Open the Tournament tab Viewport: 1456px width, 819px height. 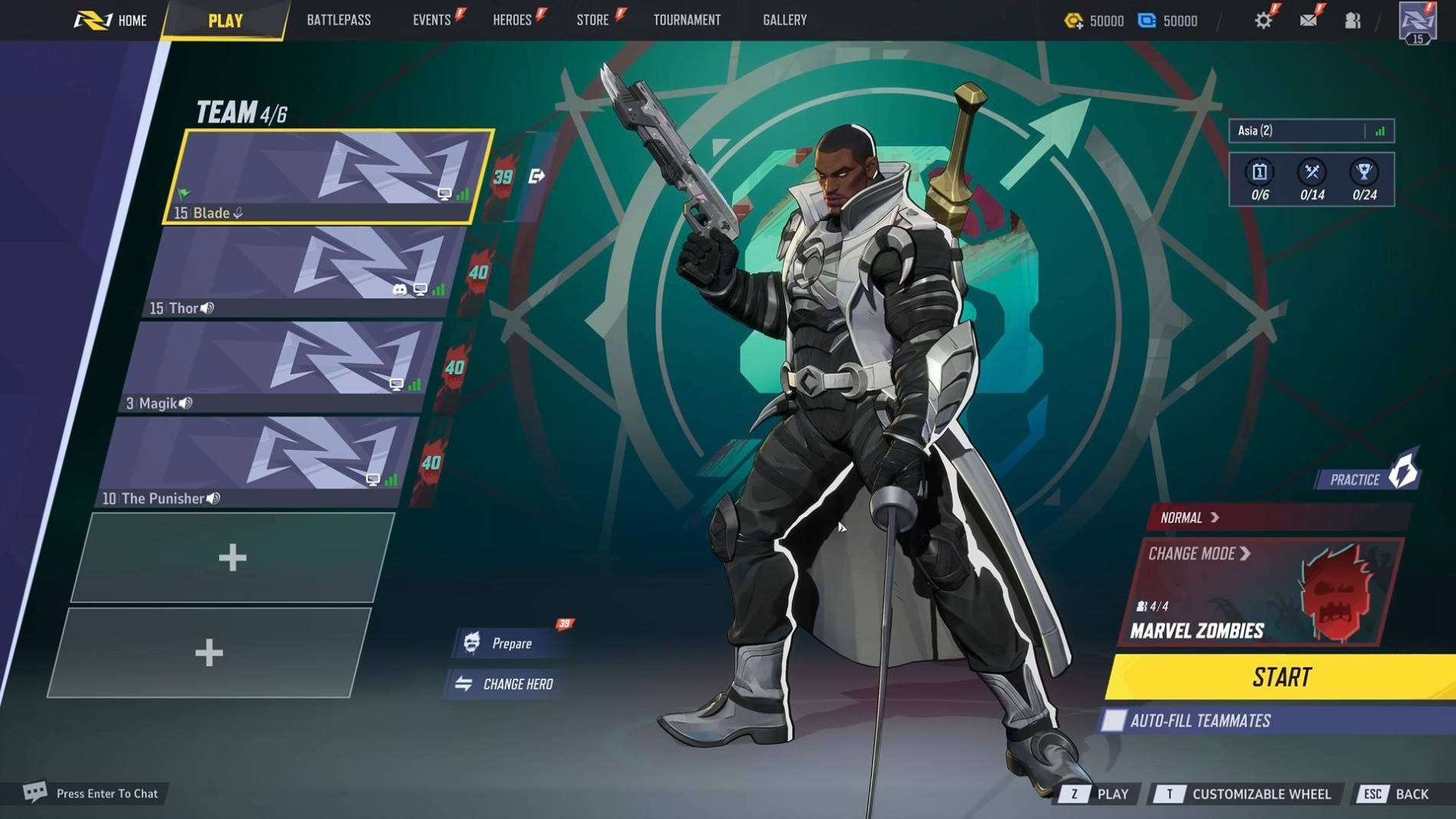pos(687,20)
